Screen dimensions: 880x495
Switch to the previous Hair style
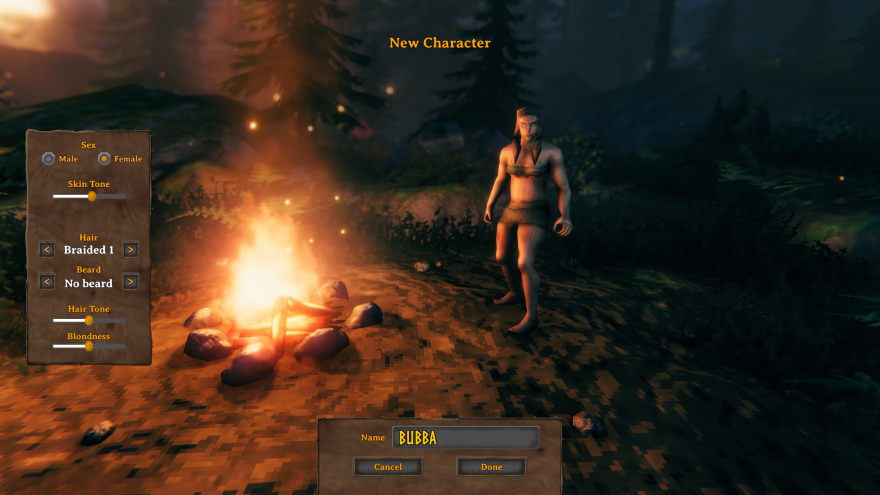point(47,250)
